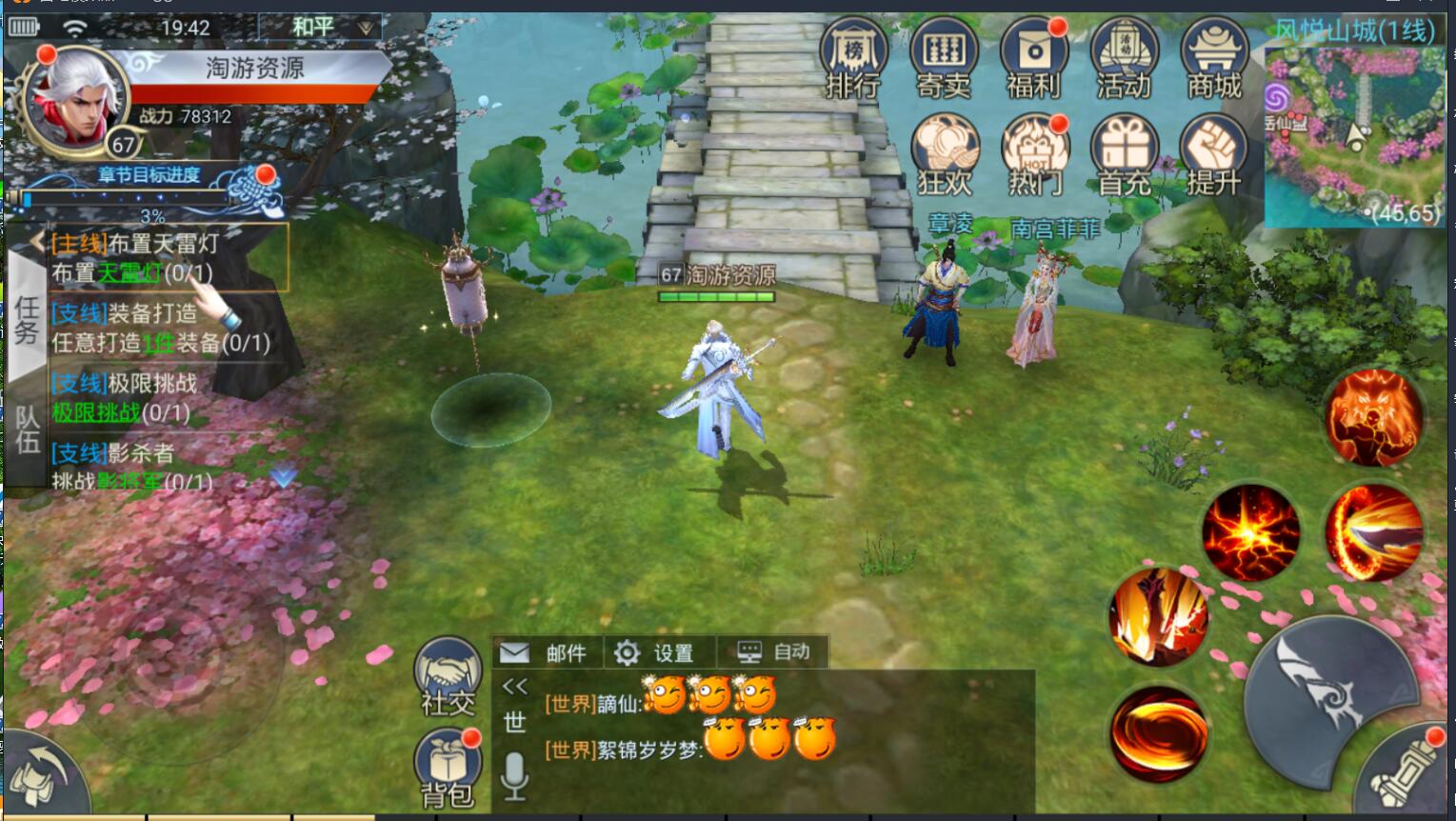Open the 活动 events menu
1456x821 pixels.
coord(1124,59)
